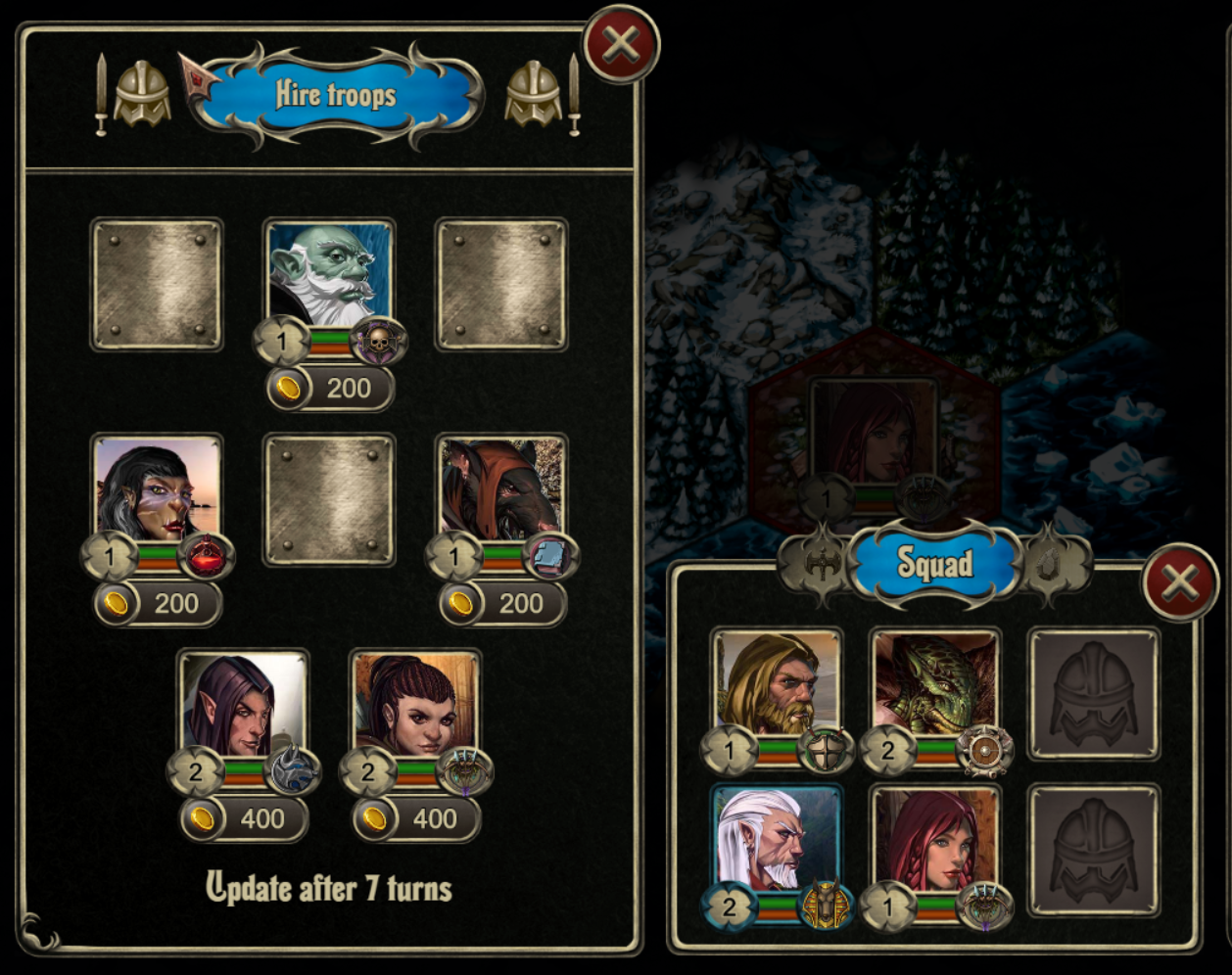The height and width of the screenshot is (975, 1232).
Task: Choose the green lizard squad member
Action: click(935, 683)
